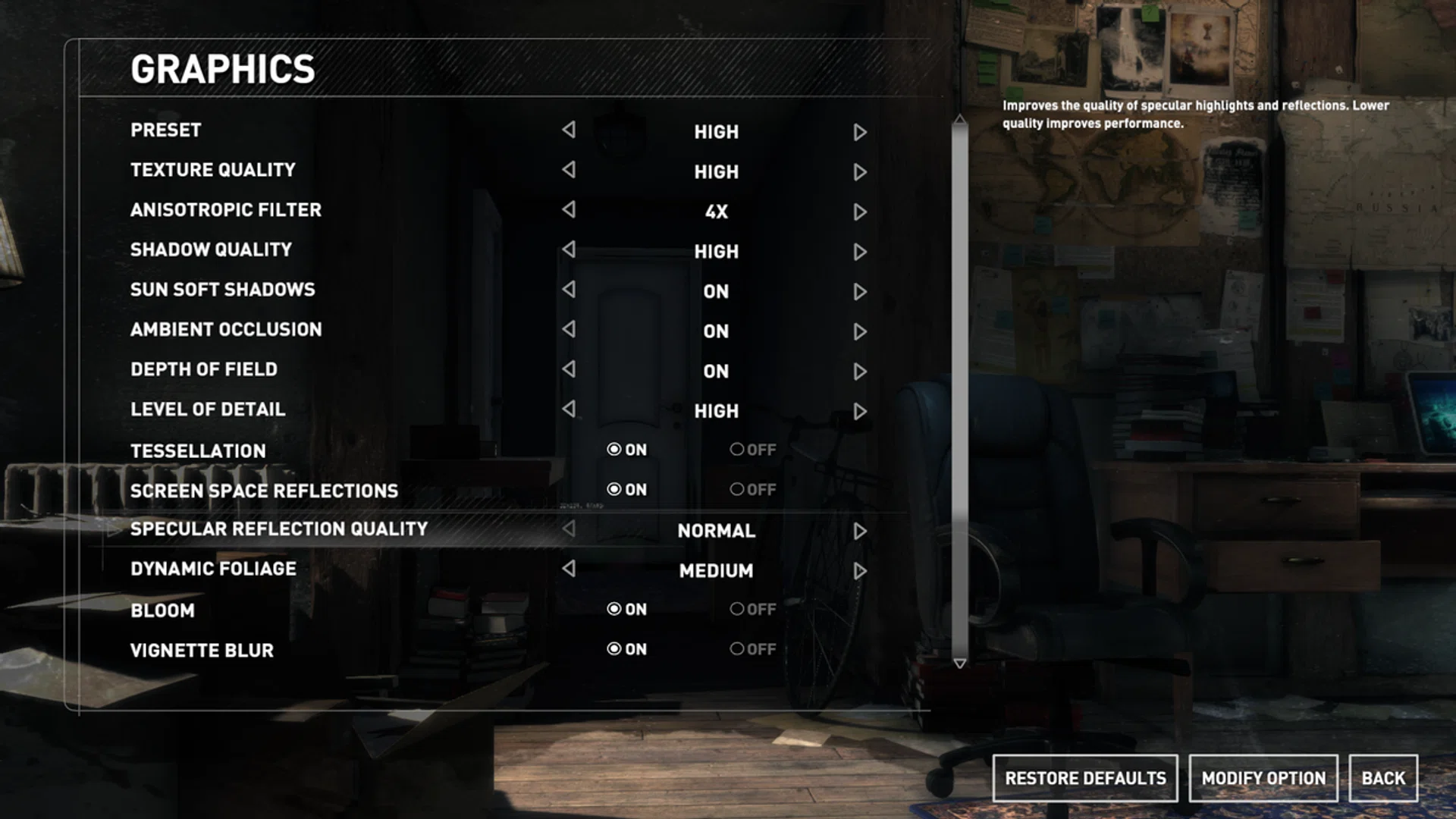Increase the Preset with its right arrow
The image size is (1456, 819).
point(859,132)
